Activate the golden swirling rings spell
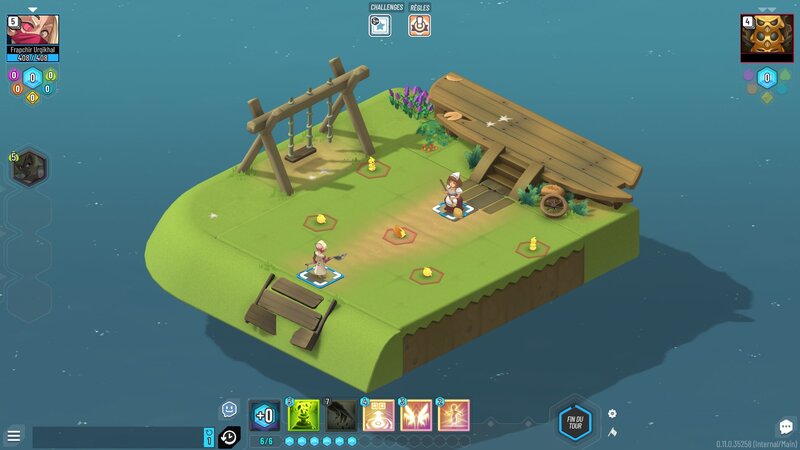This screenshot has width=800, height=450. coord(379,415)
